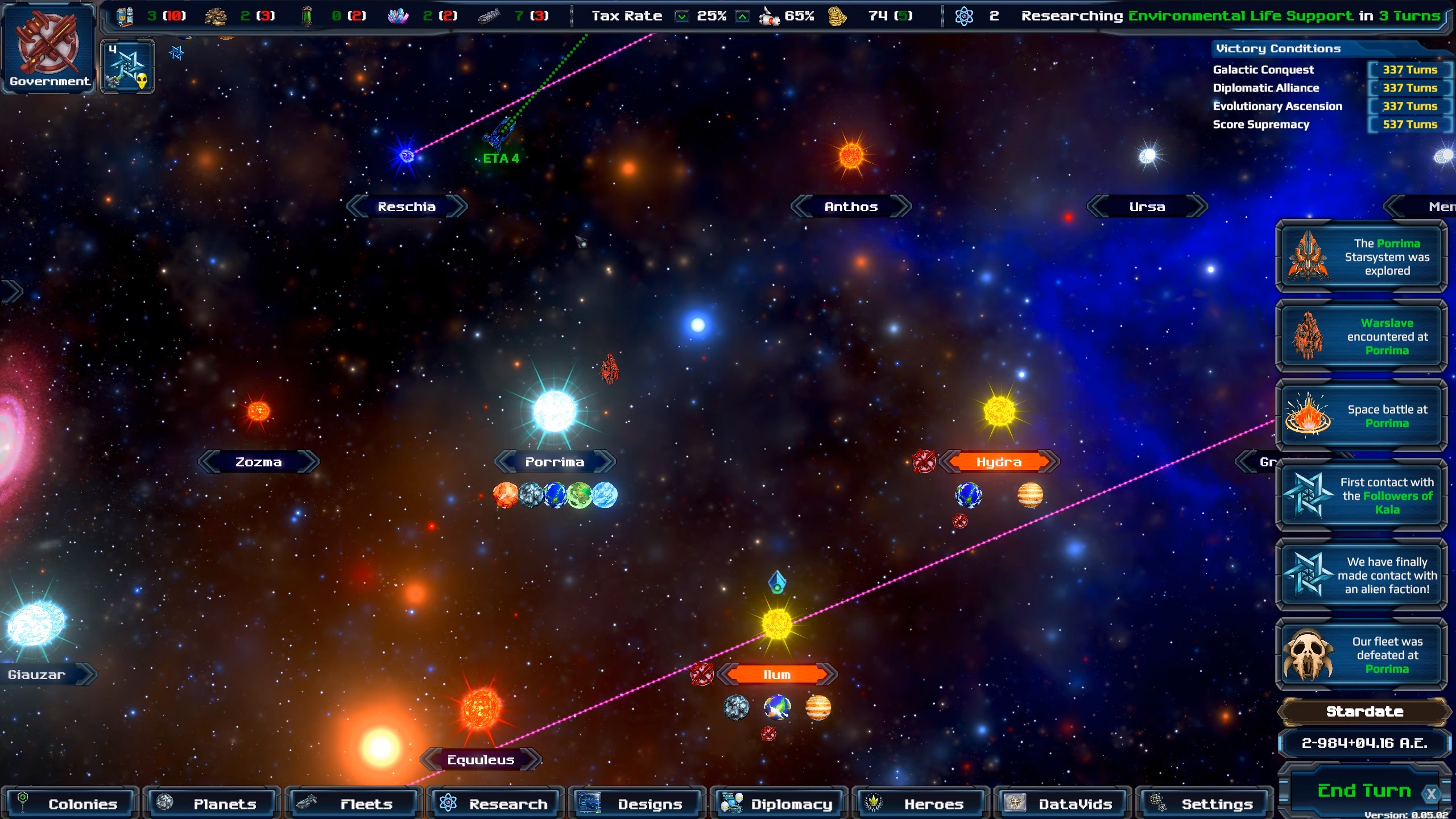Increase the tax rate with the up arrow

point(742,16)
